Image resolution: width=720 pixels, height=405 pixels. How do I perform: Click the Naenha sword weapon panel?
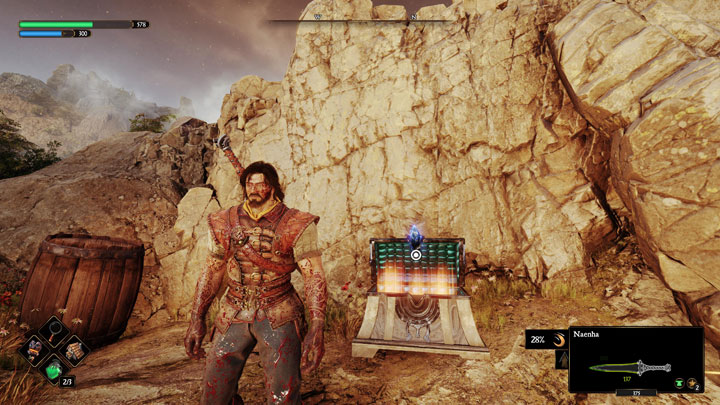(635, 359)
